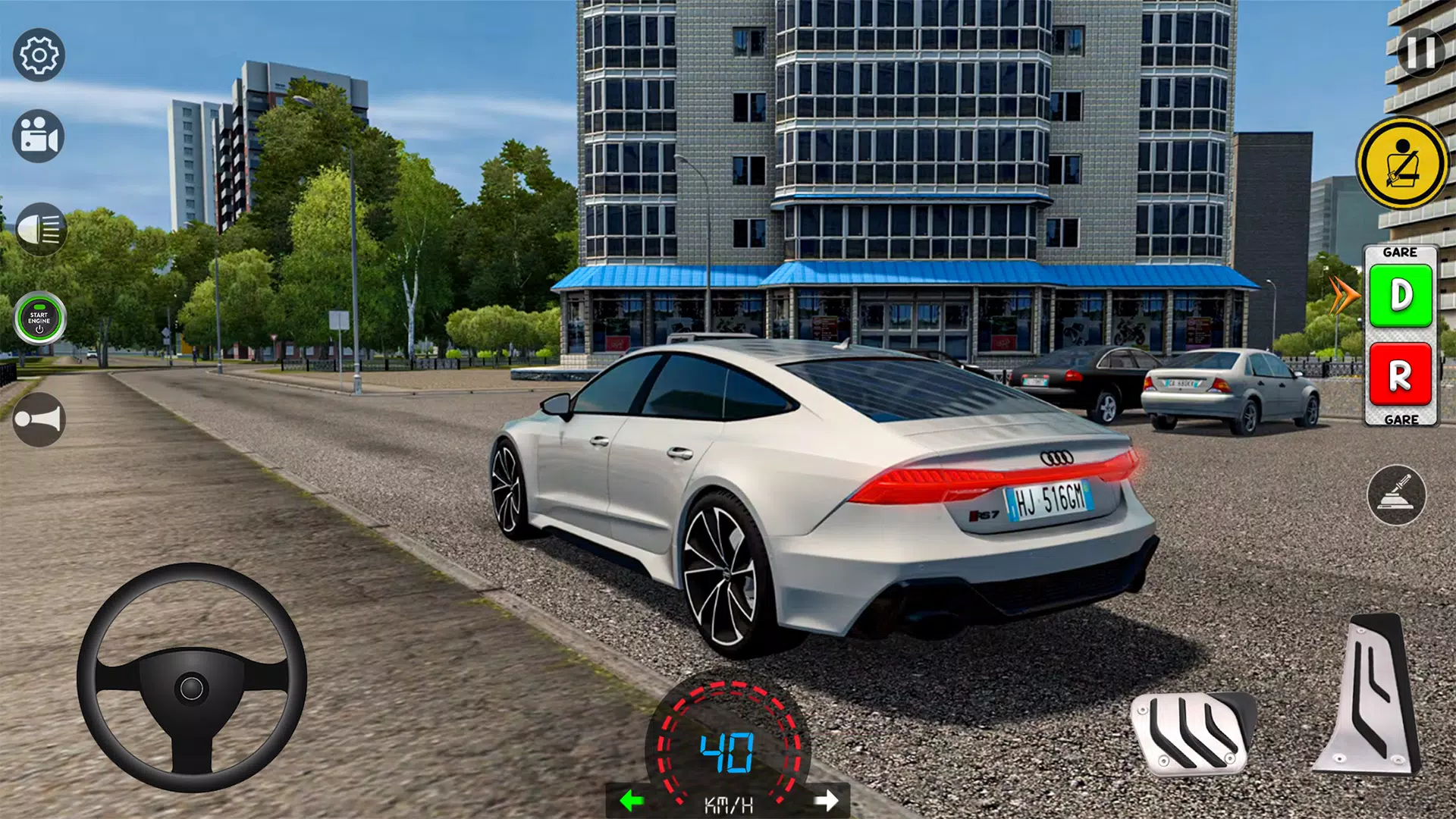The height and width of the screenshot is (819, 1456).
Task: Select Reverse with the red R
Action: coord(1401,375)
